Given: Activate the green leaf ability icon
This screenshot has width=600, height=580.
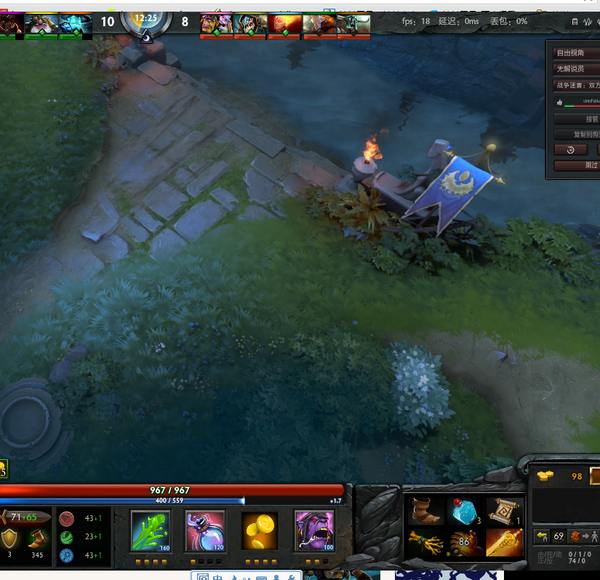Looking at the screenshot, I should click(x=151, y=530).
